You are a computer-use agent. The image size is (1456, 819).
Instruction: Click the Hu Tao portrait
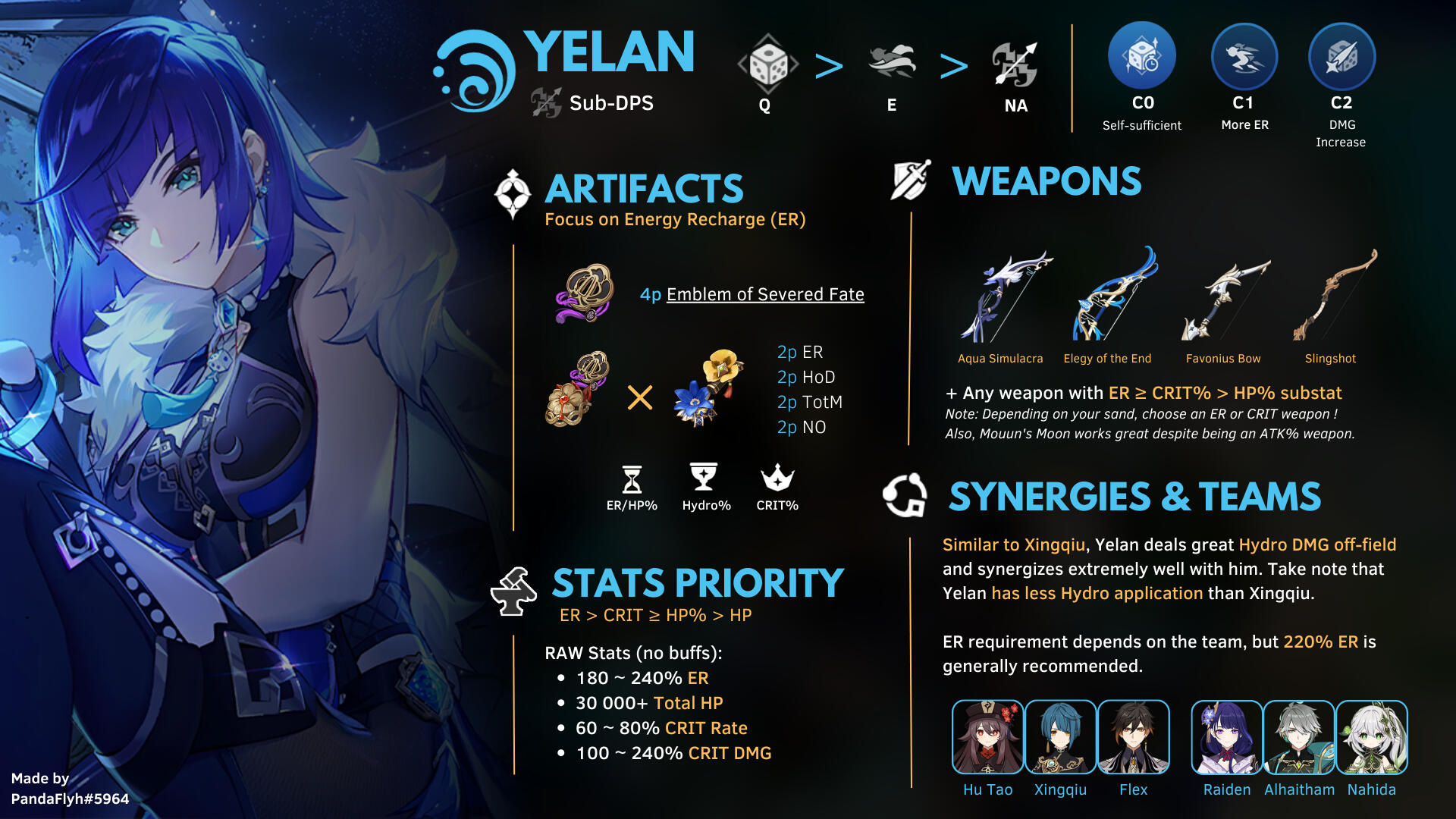coord(987,737)
